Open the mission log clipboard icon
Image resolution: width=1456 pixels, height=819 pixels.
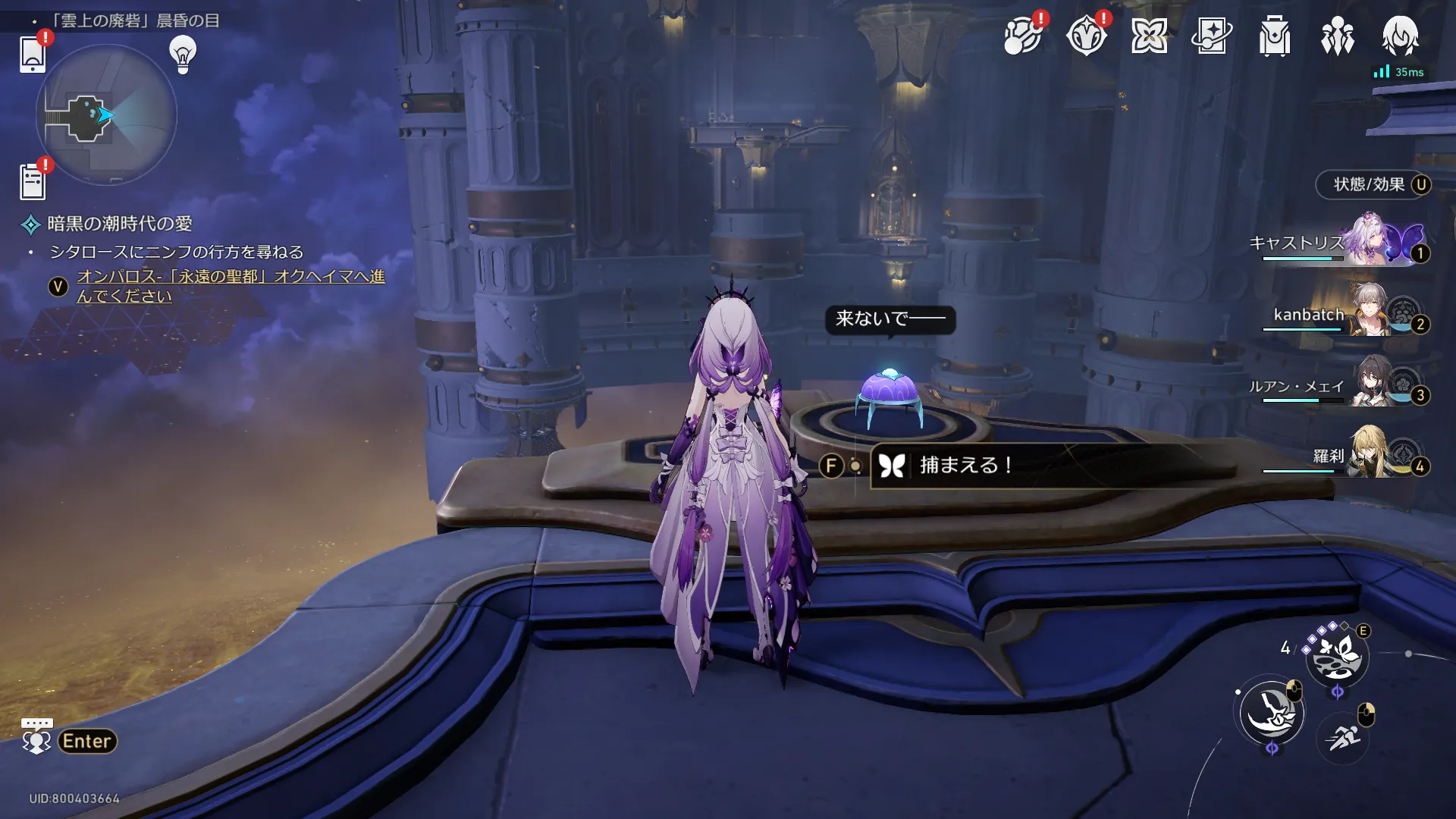coord(33,182)
